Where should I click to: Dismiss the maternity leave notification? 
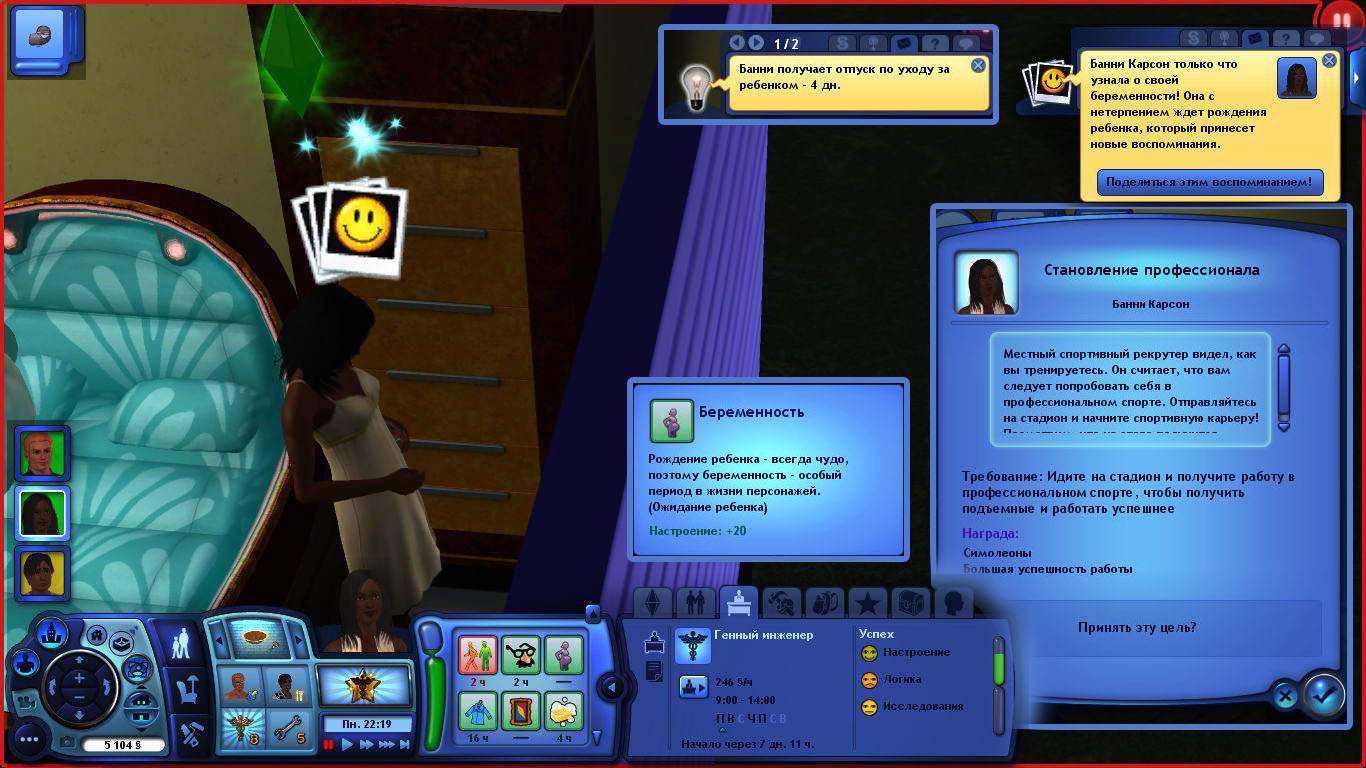coord(978,66)
